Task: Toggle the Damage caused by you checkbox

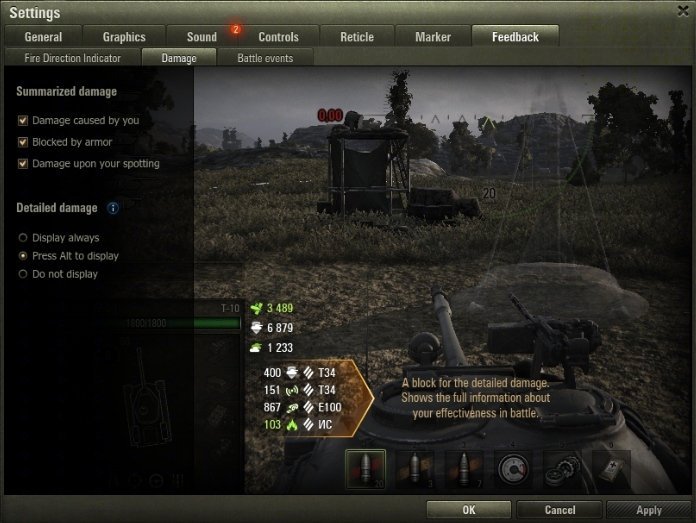Action: click(x=23, y=120)
